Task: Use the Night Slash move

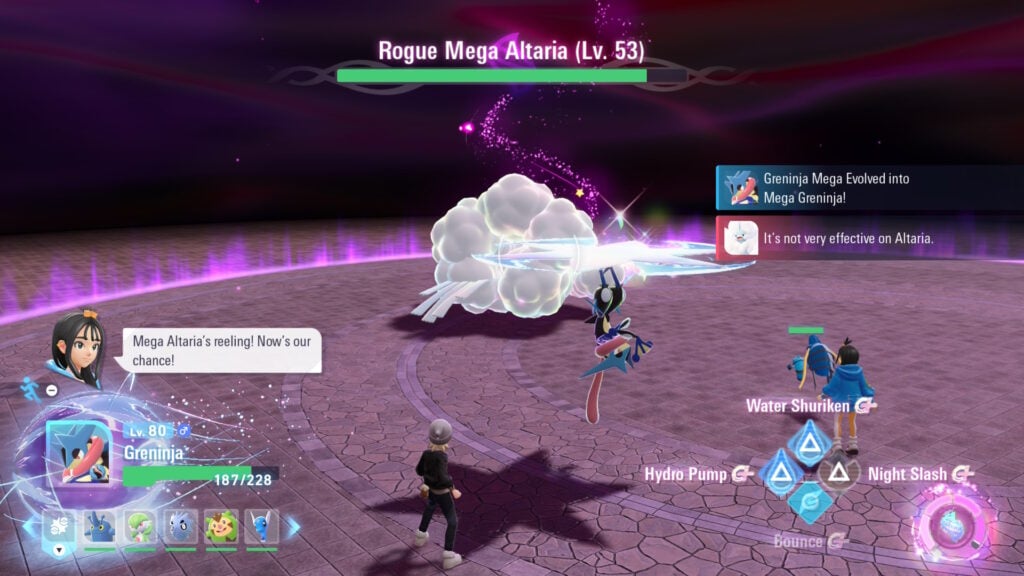Action: (838, 472)
